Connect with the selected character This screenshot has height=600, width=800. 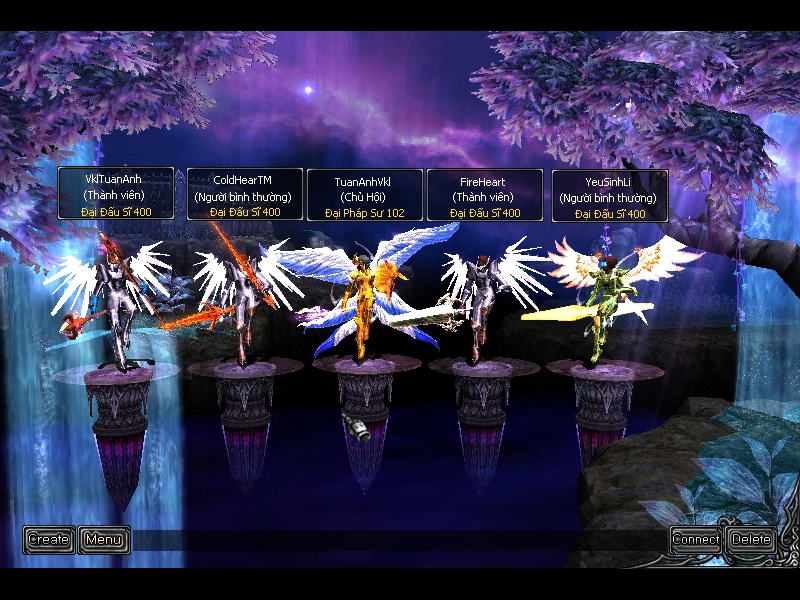pyautogui.click(x=695, y=540)
